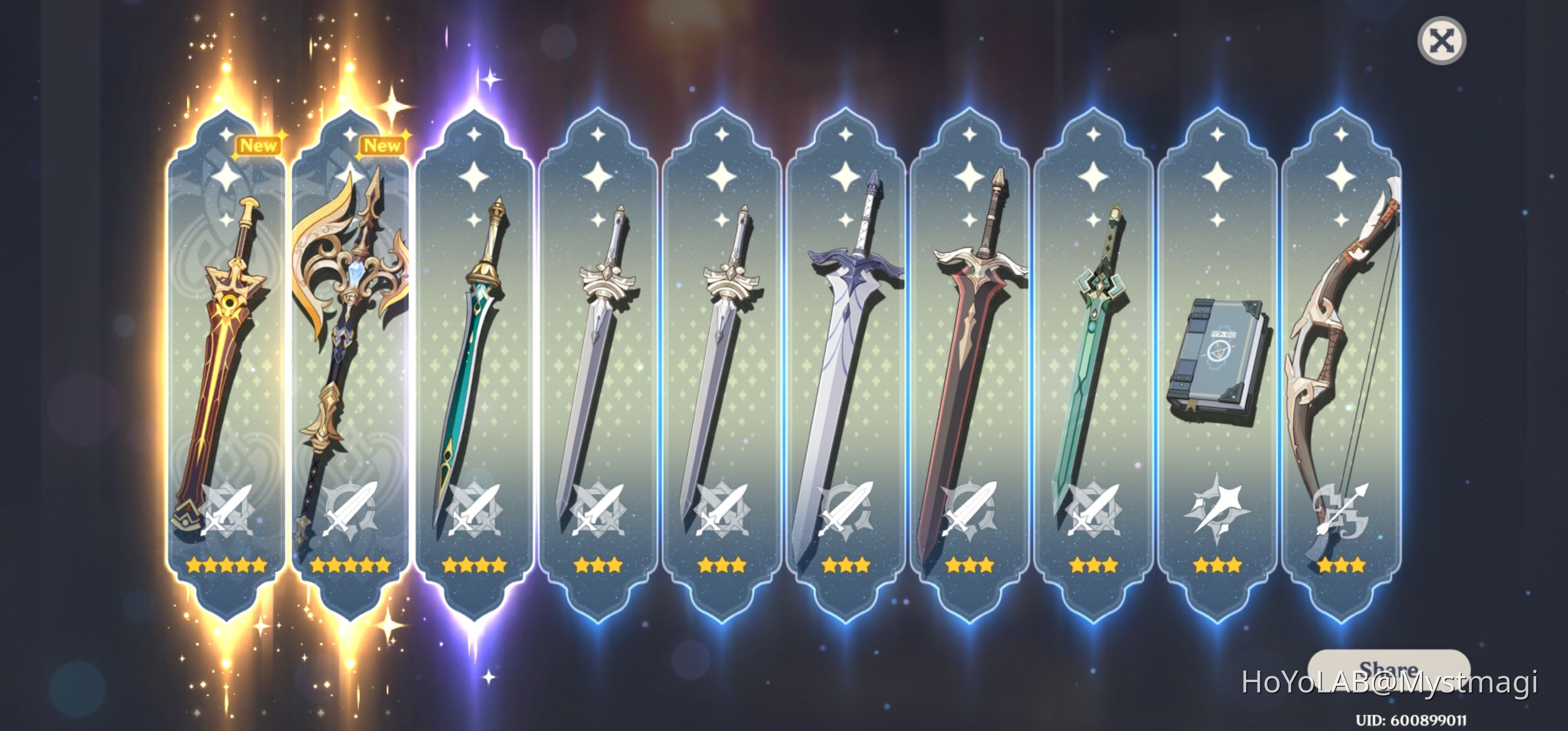Click the sparkle star at the top of the first card
Viewport: 1568px width, 731px height.
coord(225,177)
